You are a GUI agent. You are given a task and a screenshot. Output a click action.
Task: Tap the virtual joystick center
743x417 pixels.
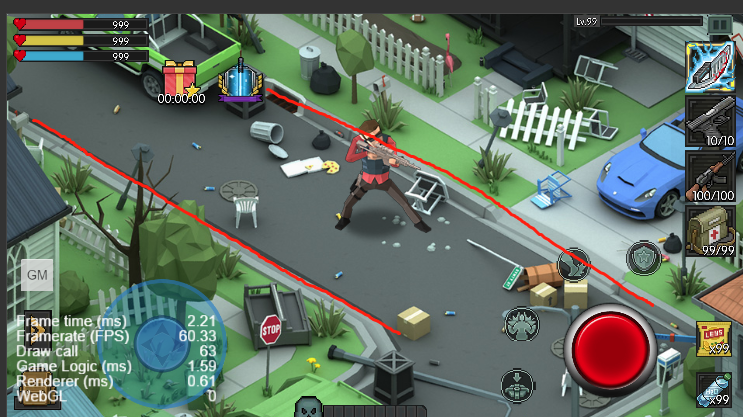160,339
